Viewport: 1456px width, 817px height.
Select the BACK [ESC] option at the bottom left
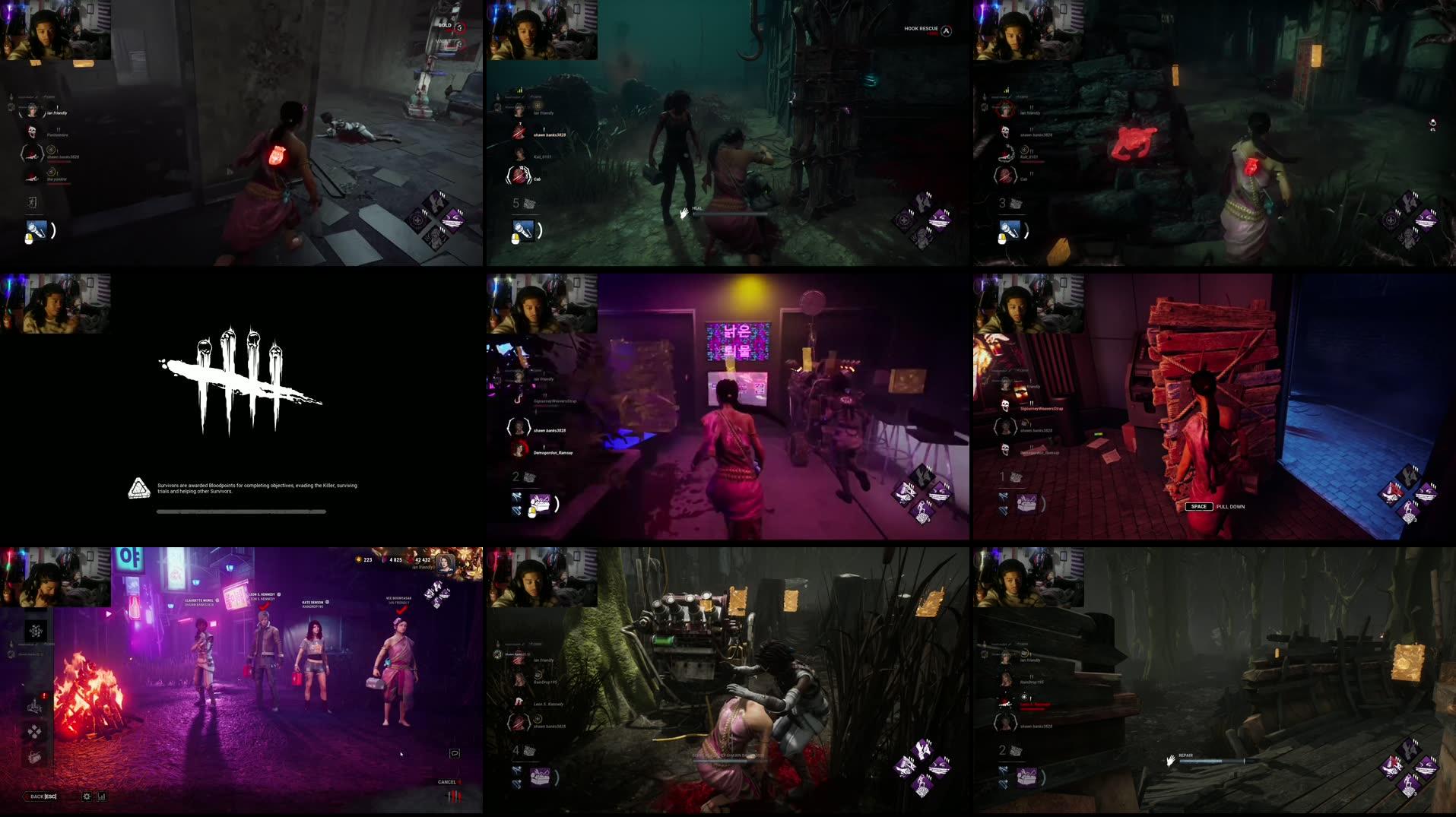tap(42, 796)
